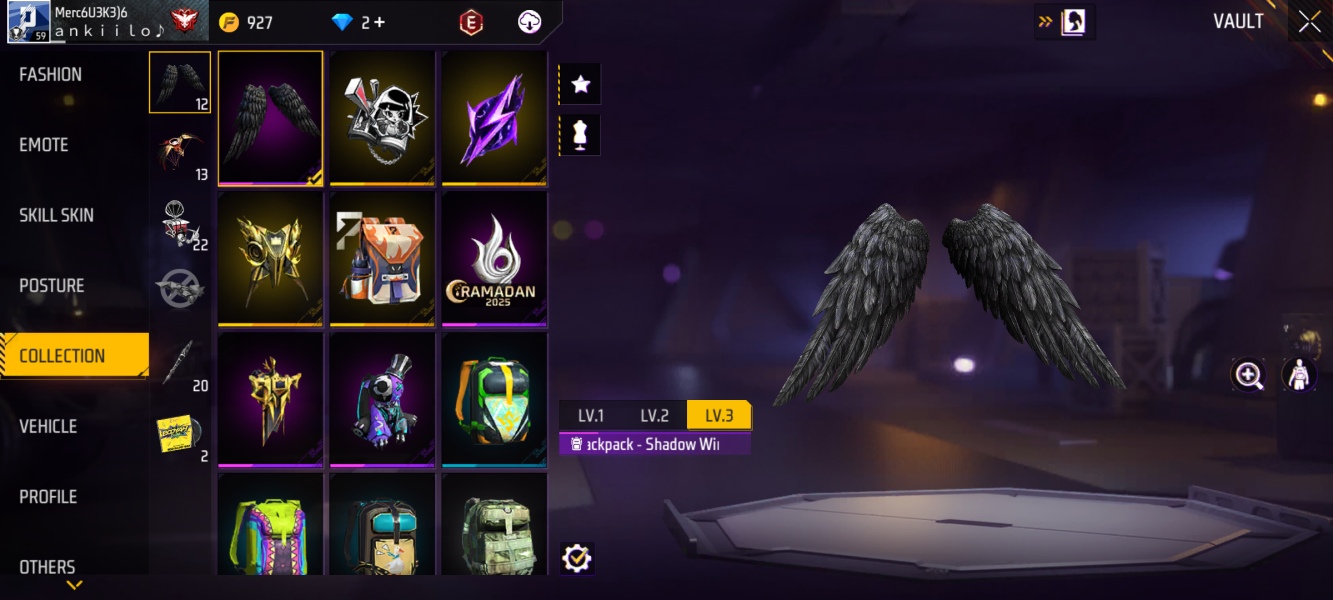Open the mannequin outfit preview button

pyautogui.click(x=580, y=135)
